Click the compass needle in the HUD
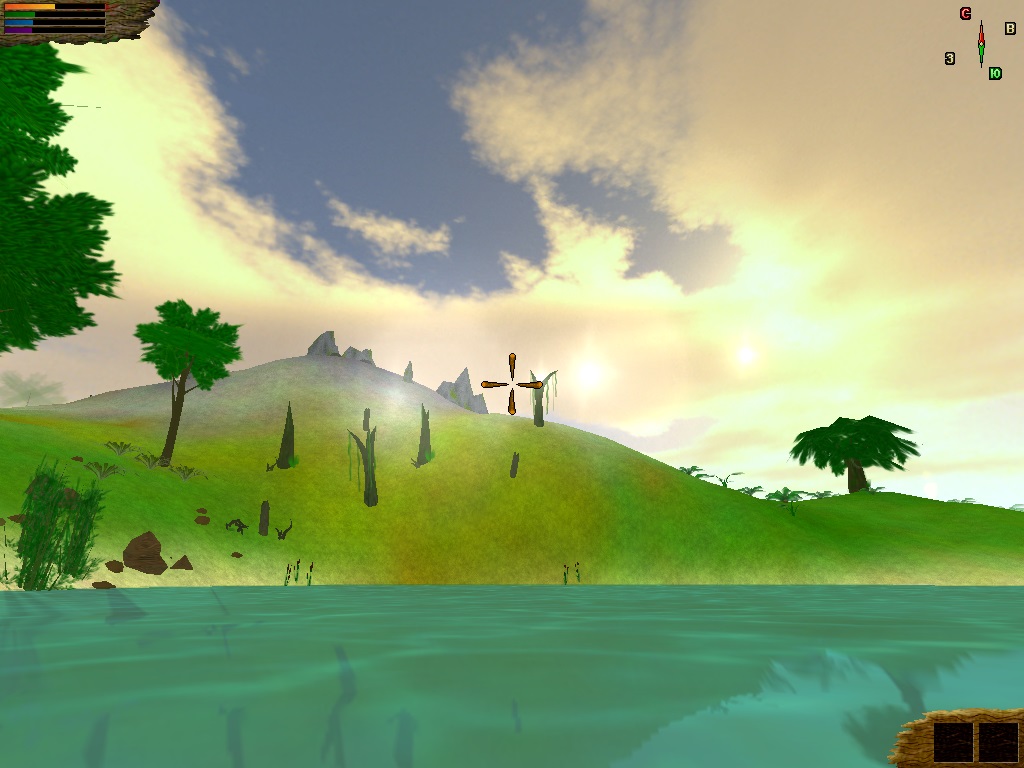 981,43
